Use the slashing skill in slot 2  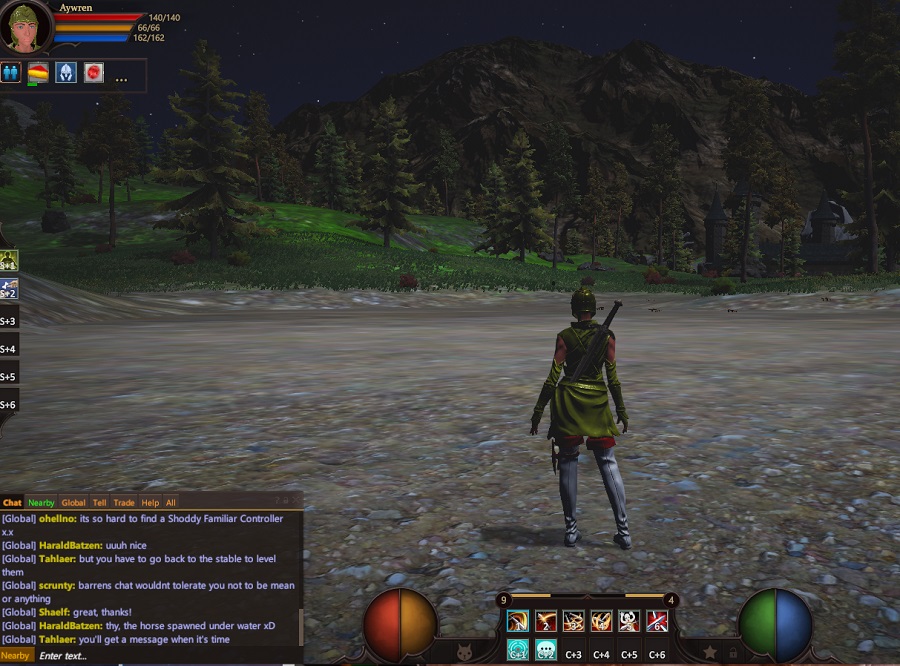click(x=546, y=621)
